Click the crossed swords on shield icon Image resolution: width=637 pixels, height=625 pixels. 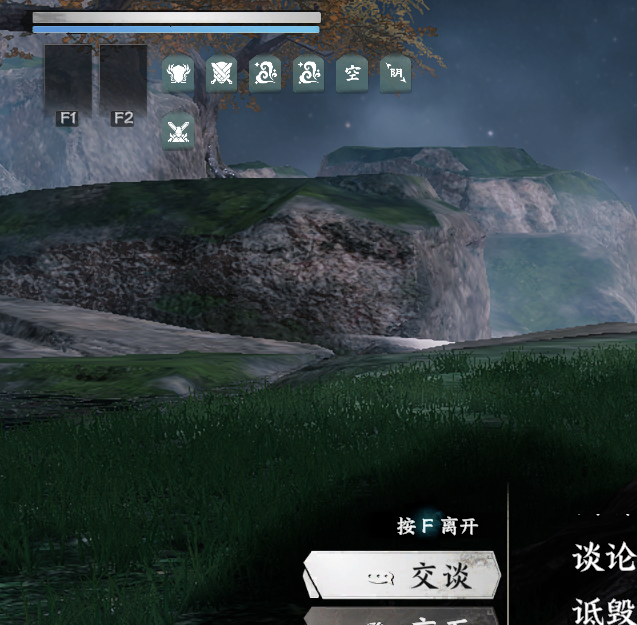pyautogui.click(x=222, y=74)
